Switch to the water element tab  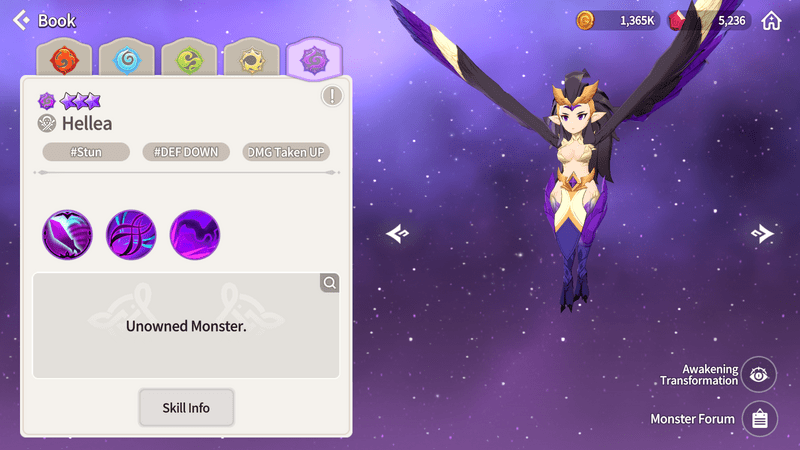tap(126, 60)
